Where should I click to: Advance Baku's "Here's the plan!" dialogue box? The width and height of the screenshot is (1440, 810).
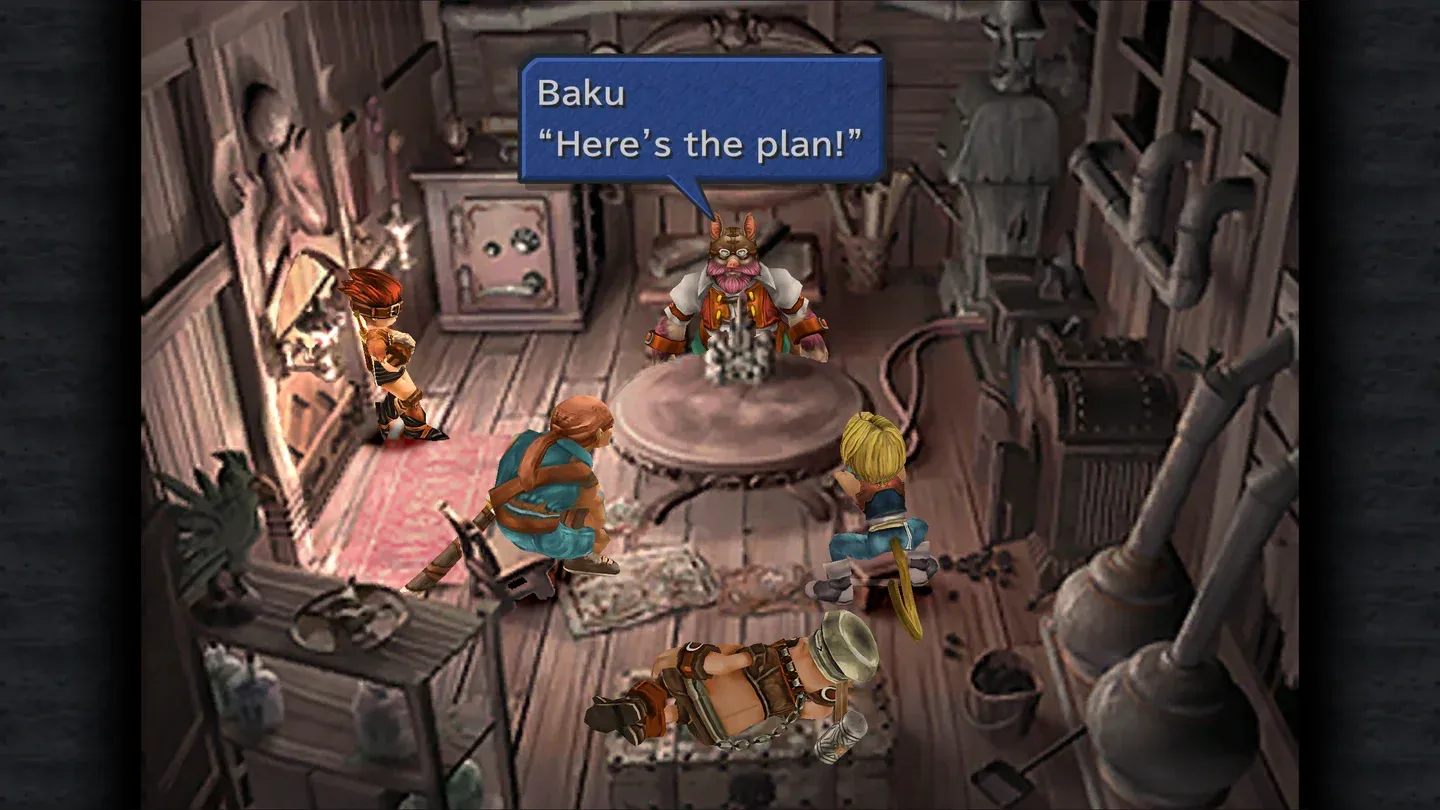(701, 119)
